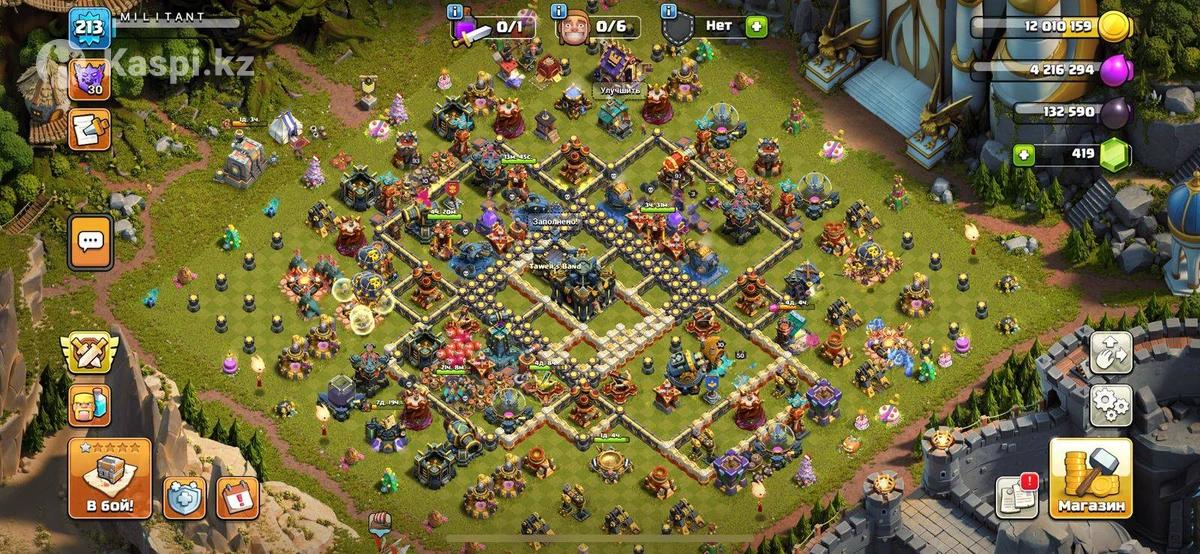1200x554 pixels.
Task: Open the events calendar icon
Action: pyautogui.click(x=237, y=497)
